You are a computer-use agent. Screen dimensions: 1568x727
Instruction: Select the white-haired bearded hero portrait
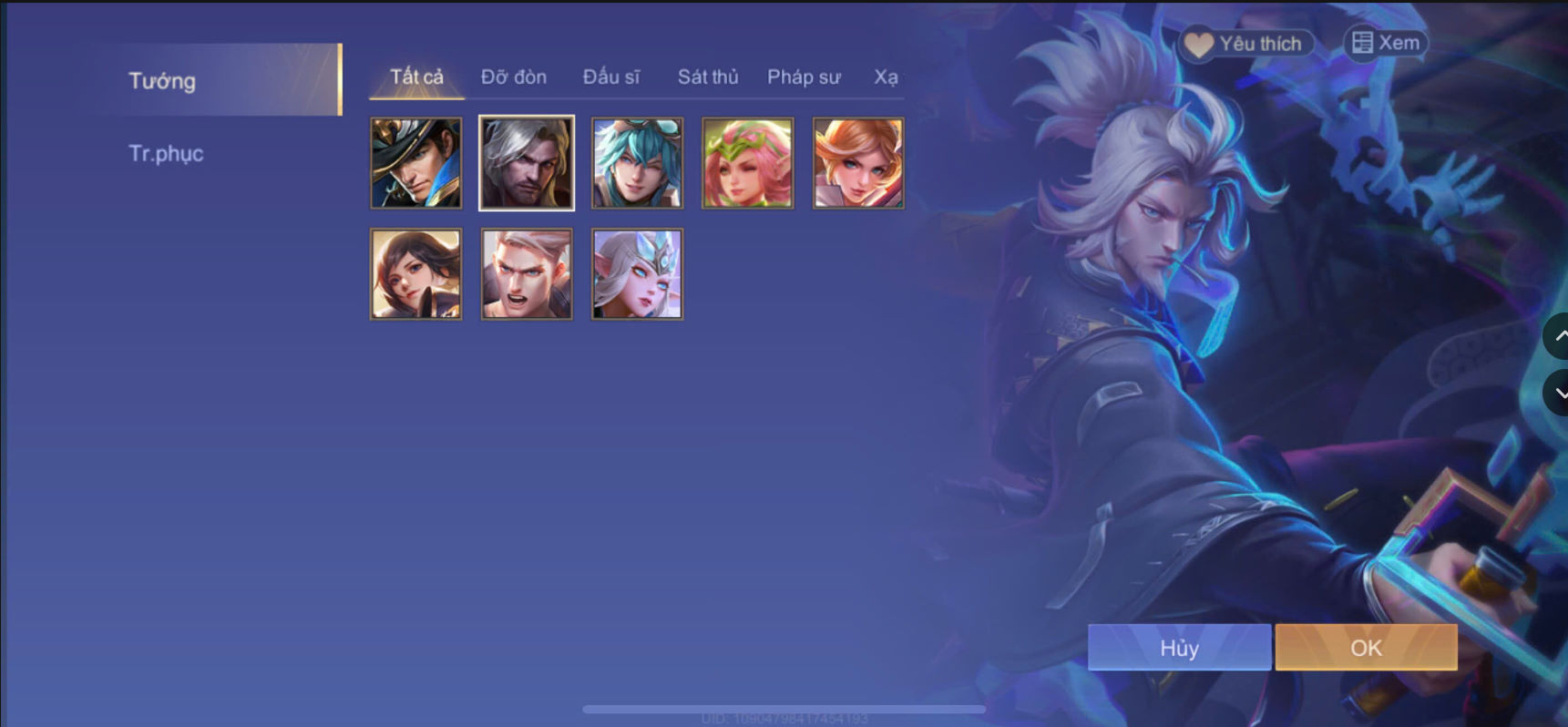coord(526,162)
